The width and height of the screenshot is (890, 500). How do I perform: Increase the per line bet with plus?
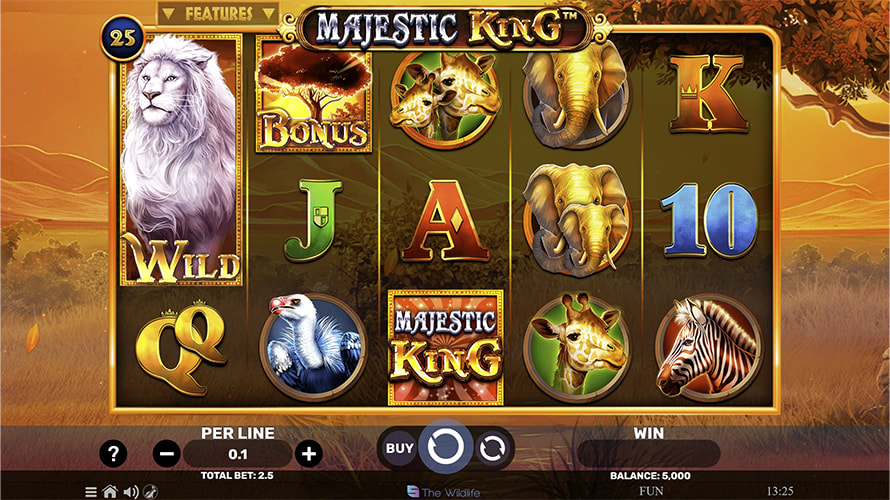[x=310, y=453]
